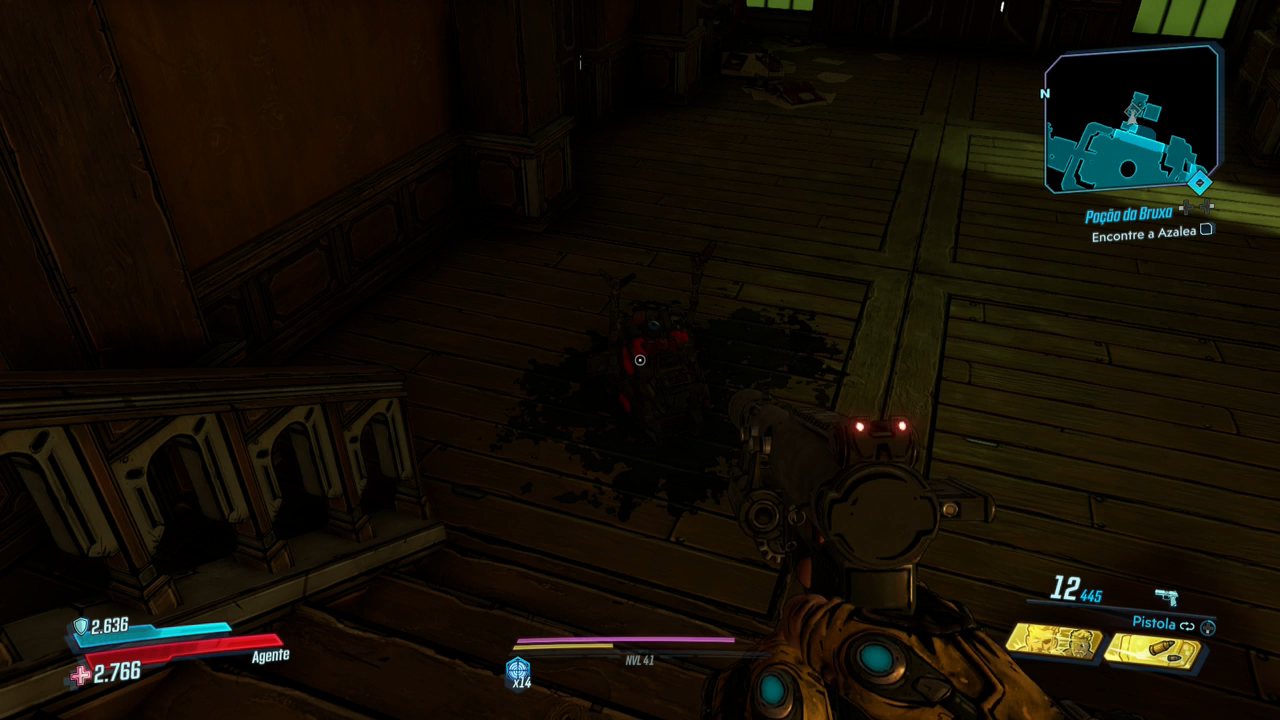Click the pistol weapon icon
Screen dimensions: 1280x720
click(1166, 597)
